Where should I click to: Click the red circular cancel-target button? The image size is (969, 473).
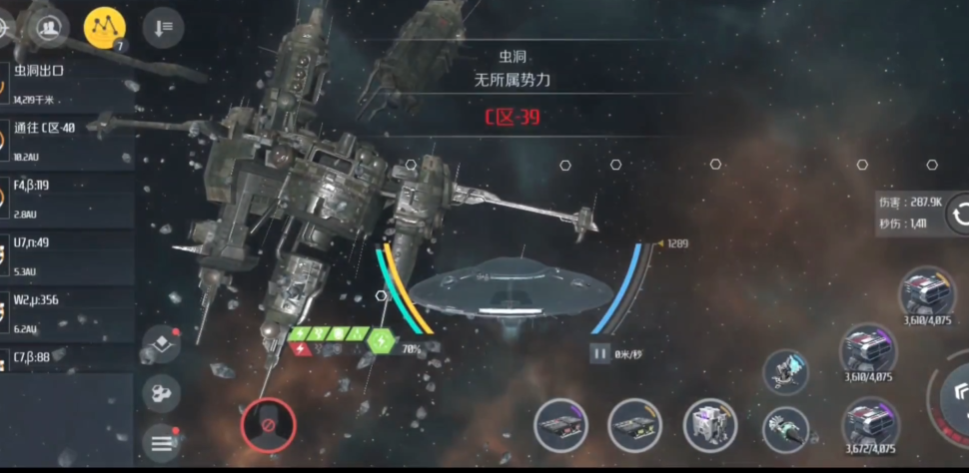(268, 425)
